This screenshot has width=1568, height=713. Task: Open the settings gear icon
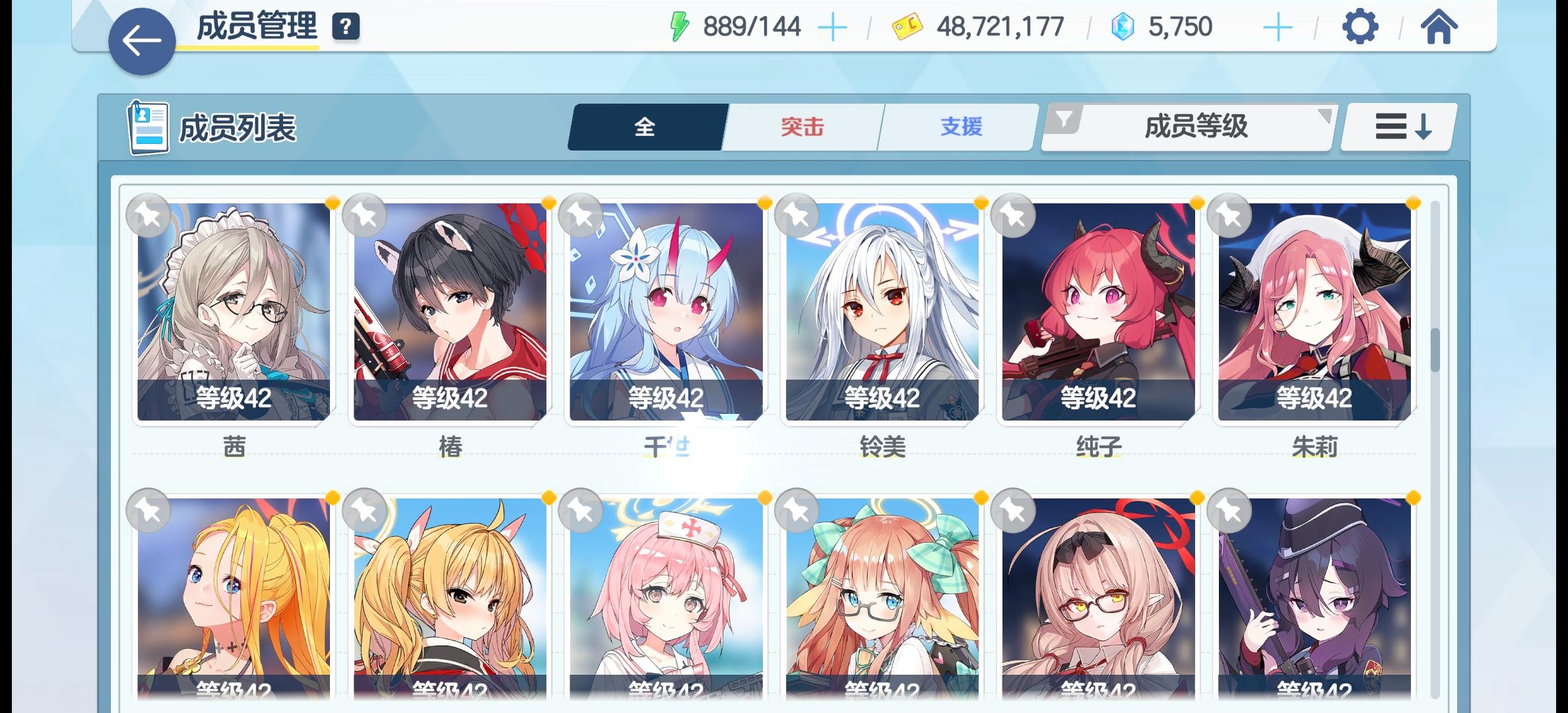1359,28
